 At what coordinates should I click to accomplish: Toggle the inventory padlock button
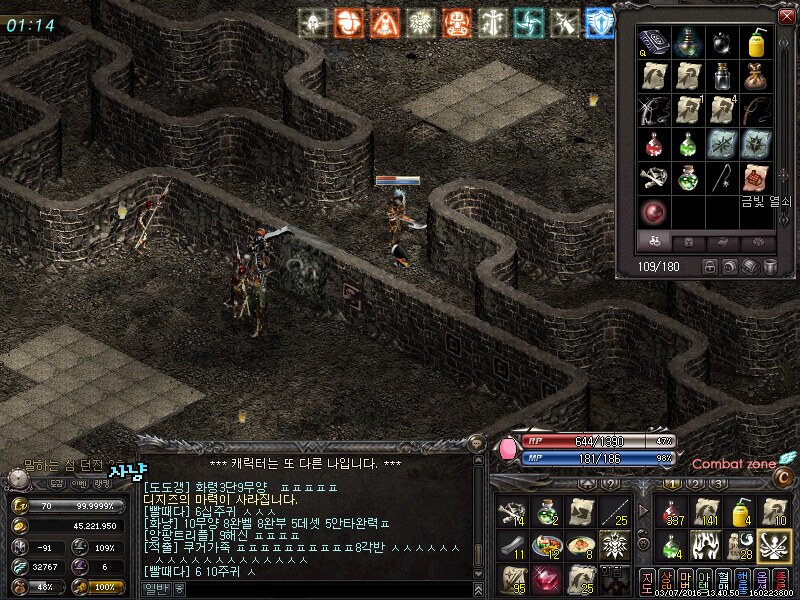pos(709,267)
